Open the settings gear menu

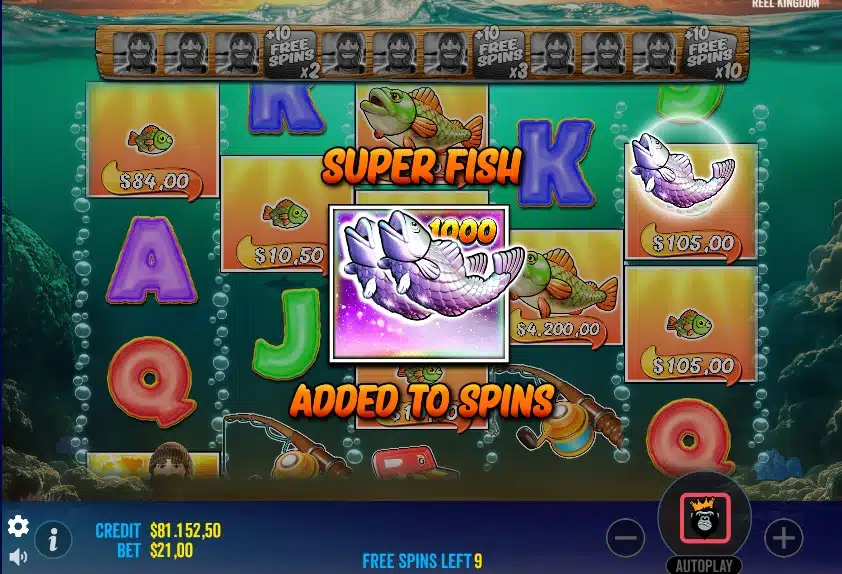(18, 526)
